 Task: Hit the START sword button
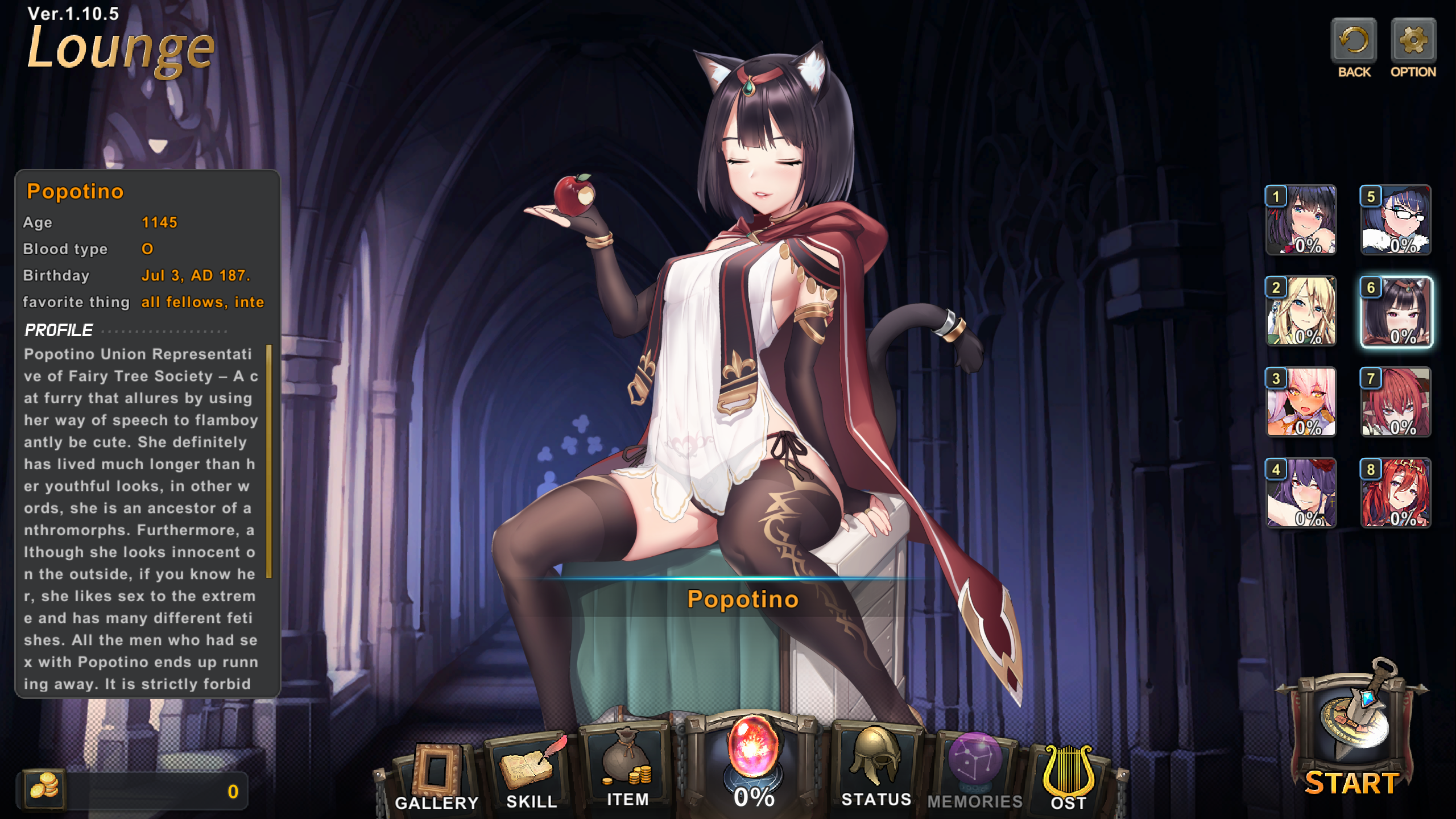(1352, 734)
